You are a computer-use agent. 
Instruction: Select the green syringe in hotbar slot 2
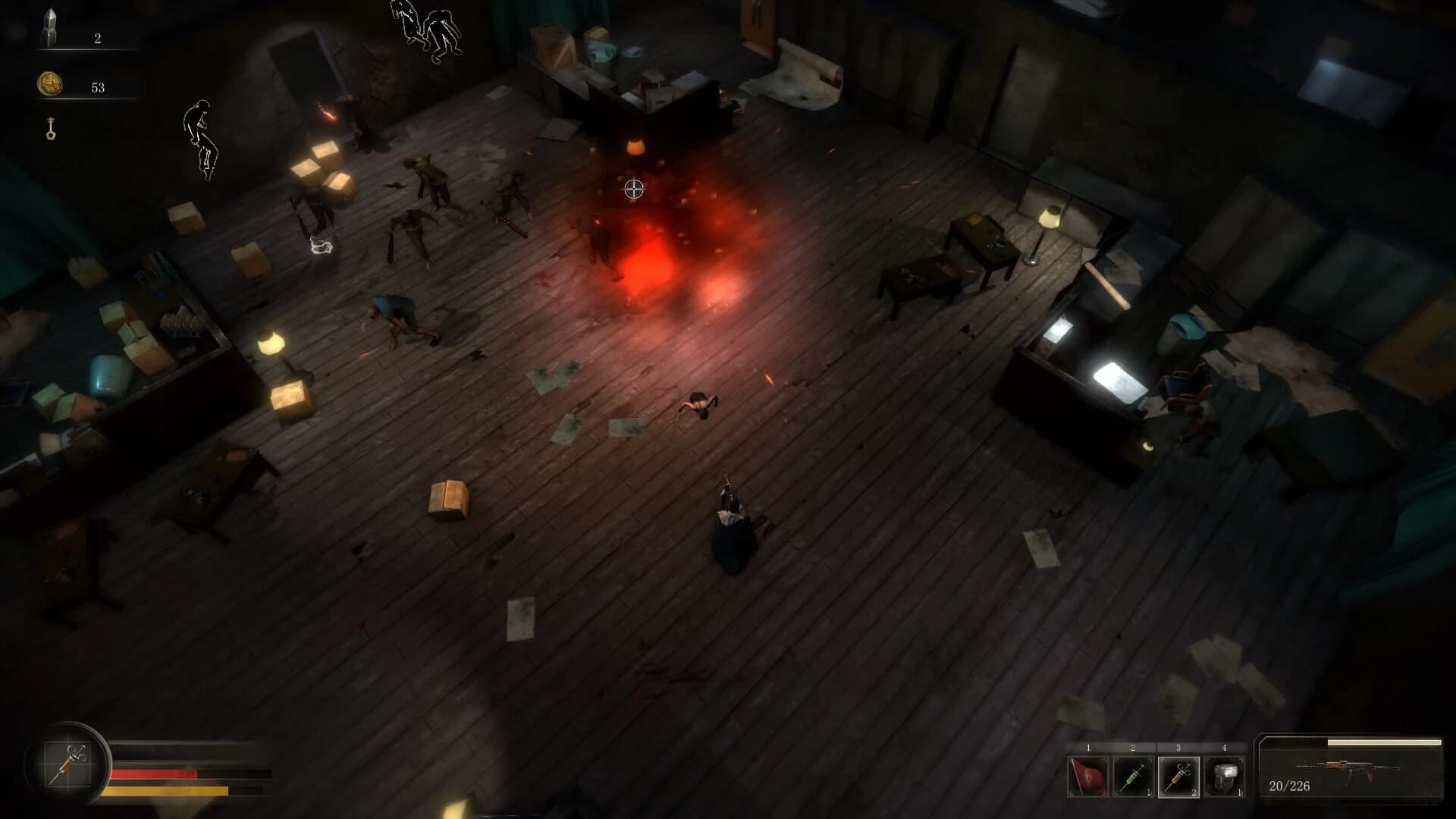[1132, 776]
